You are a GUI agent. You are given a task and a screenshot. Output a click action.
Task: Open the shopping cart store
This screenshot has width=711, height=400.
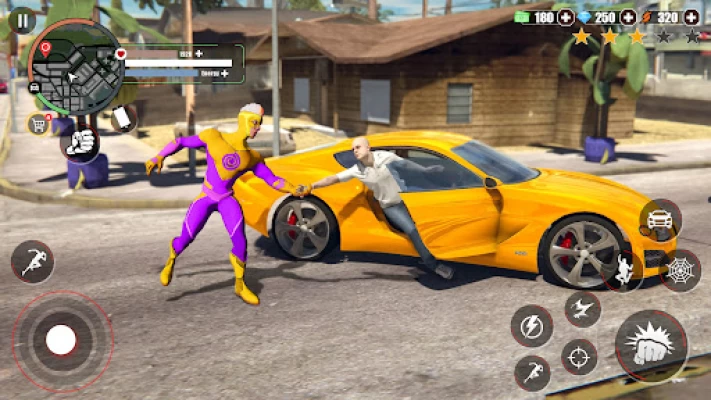(x=40, y=123)
